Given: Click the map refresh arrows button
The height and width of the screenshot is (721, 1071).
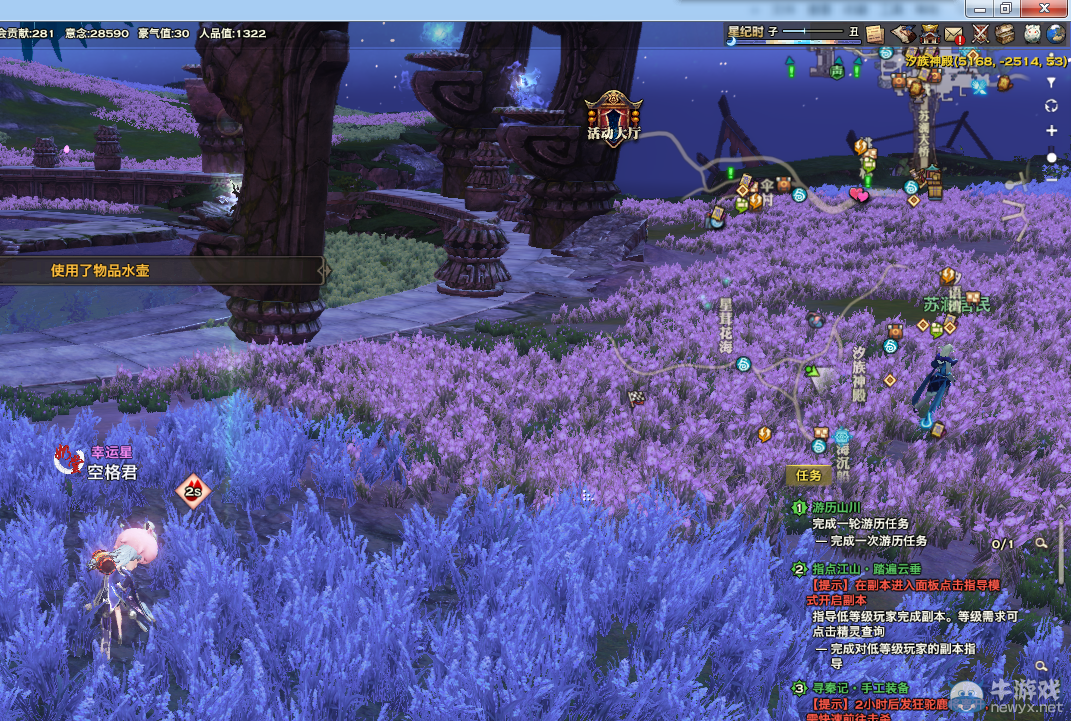Looking at the screenshot, I should coord(1051,106).
